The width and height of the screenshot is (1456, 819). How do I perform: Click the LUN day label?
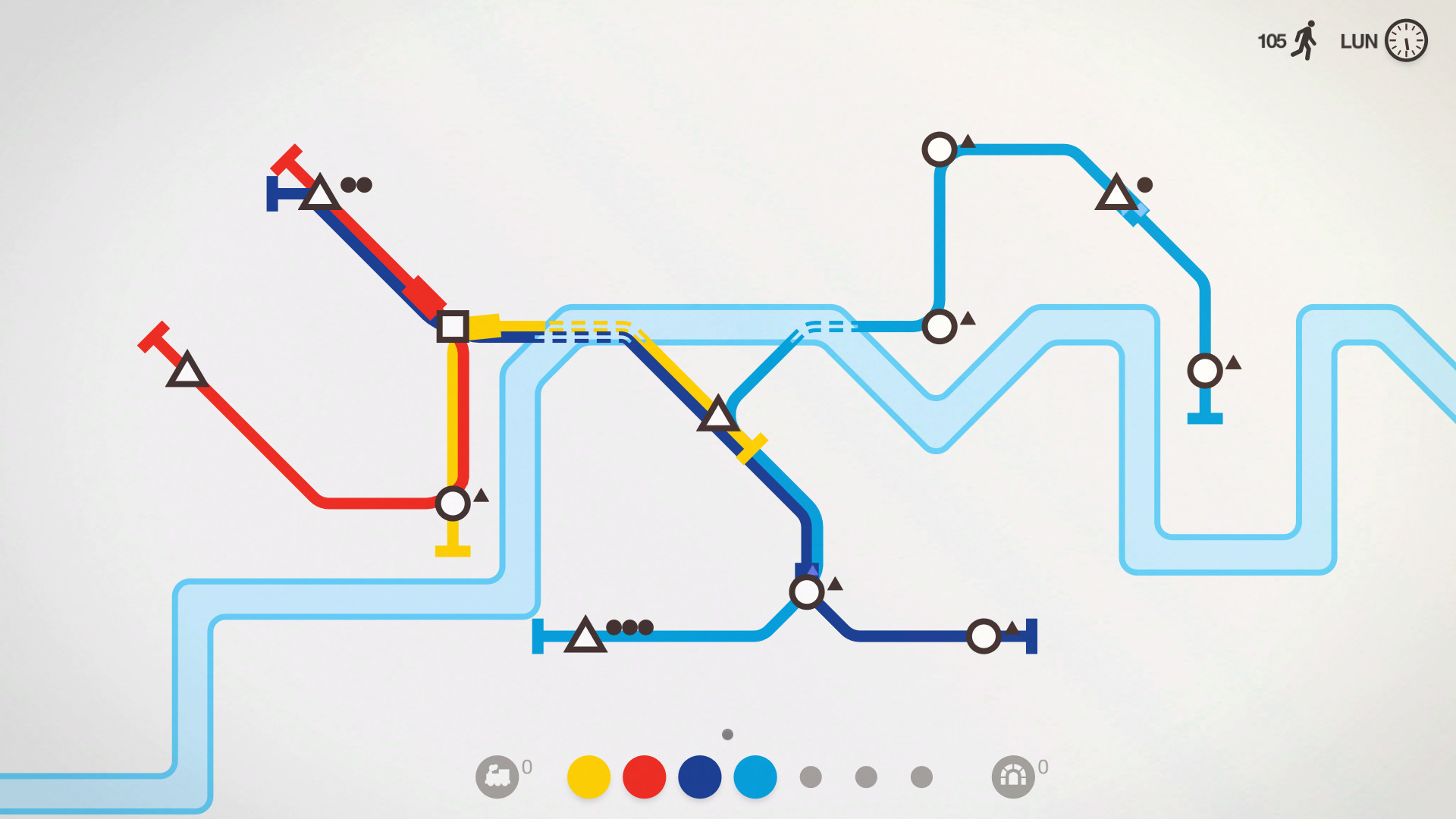[x=1360, y=42]
